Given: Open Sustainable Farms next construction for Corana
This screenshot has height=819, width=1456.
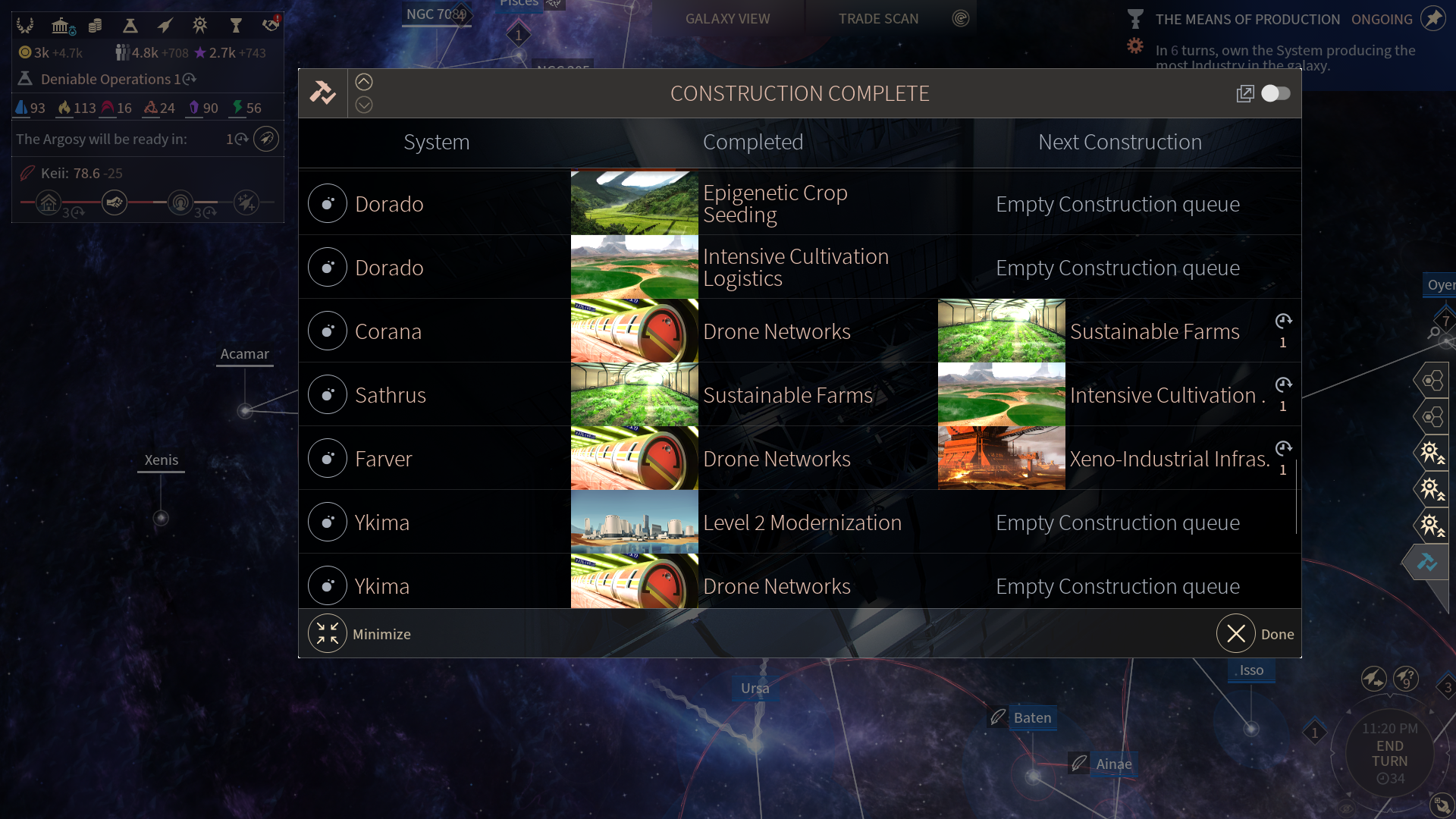Looking at the screenshot, I should pyautogui.click(x=1154, y=331).
